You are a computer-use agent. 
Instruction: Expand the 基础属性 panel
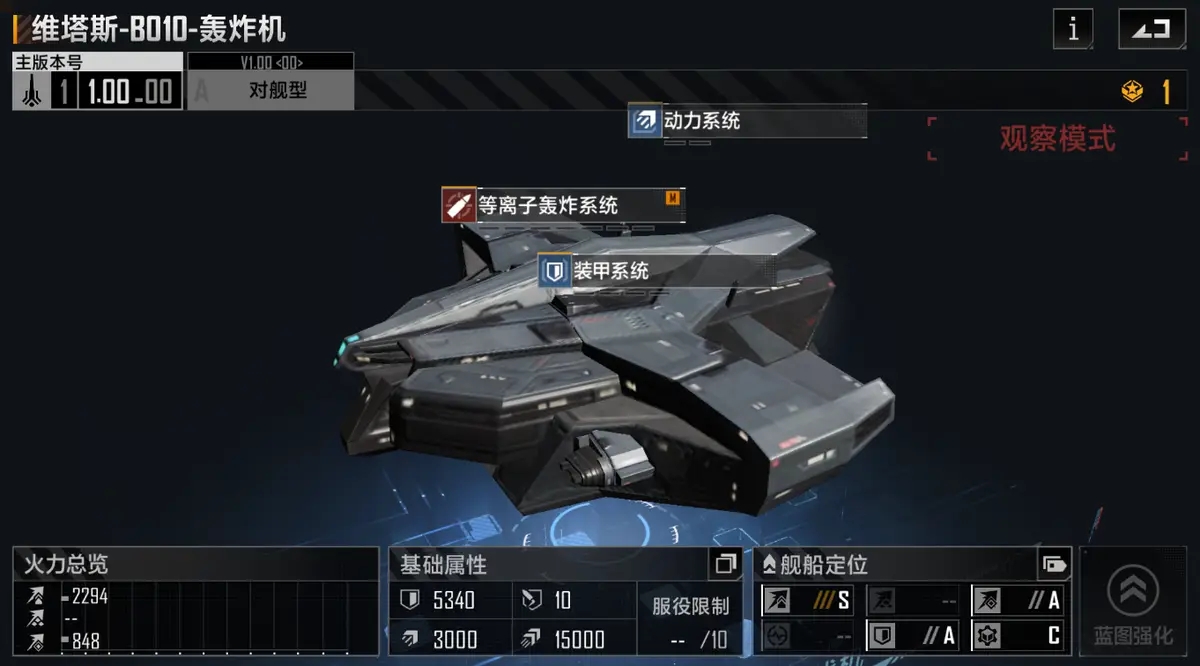pyautogui.click(x=725, y=565)
